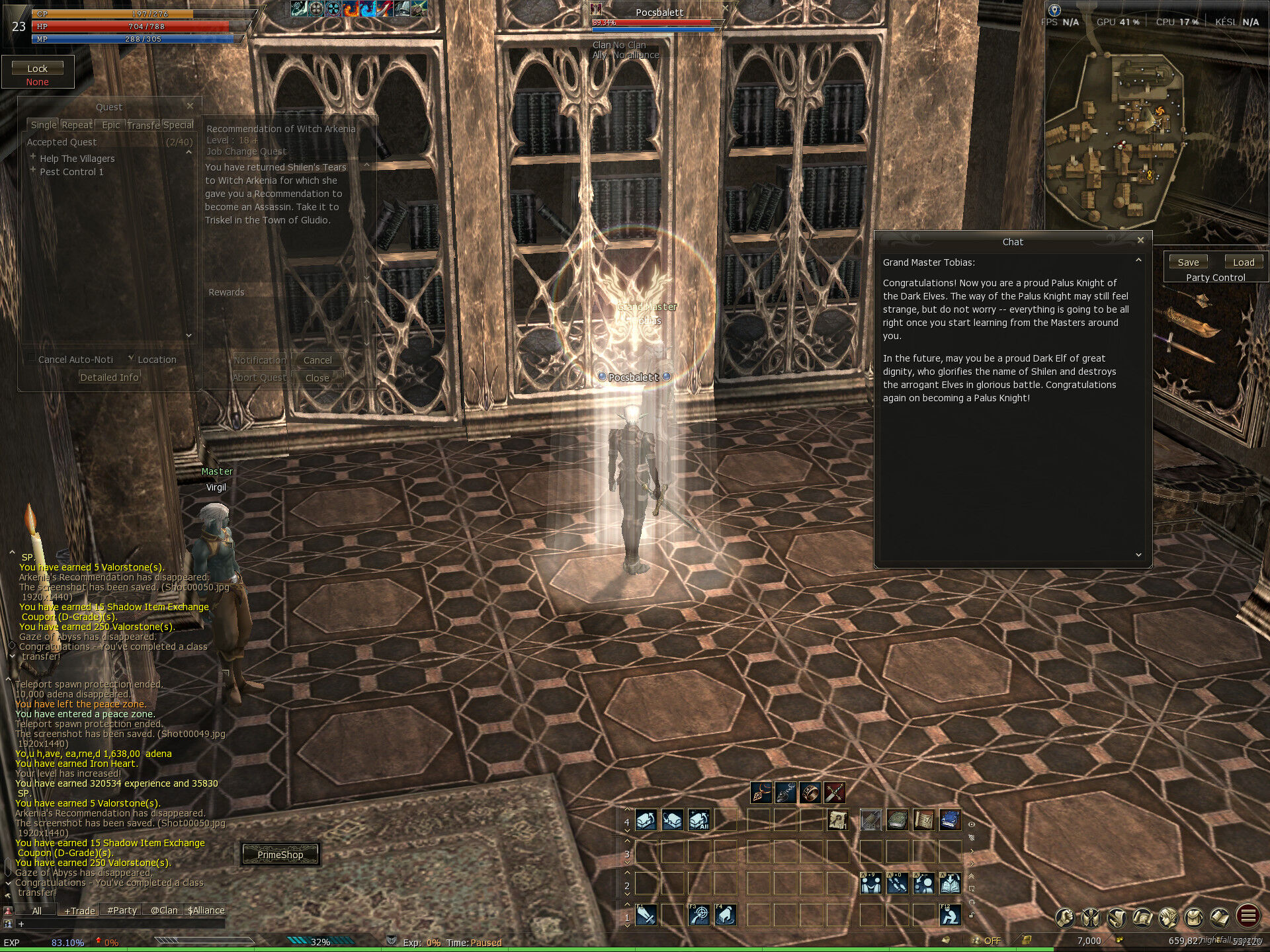This screenshot has height=952, width=1270.
Task: Toggle the Cancel Auto-Noti checkbox
Action: [x=30, y=359]
